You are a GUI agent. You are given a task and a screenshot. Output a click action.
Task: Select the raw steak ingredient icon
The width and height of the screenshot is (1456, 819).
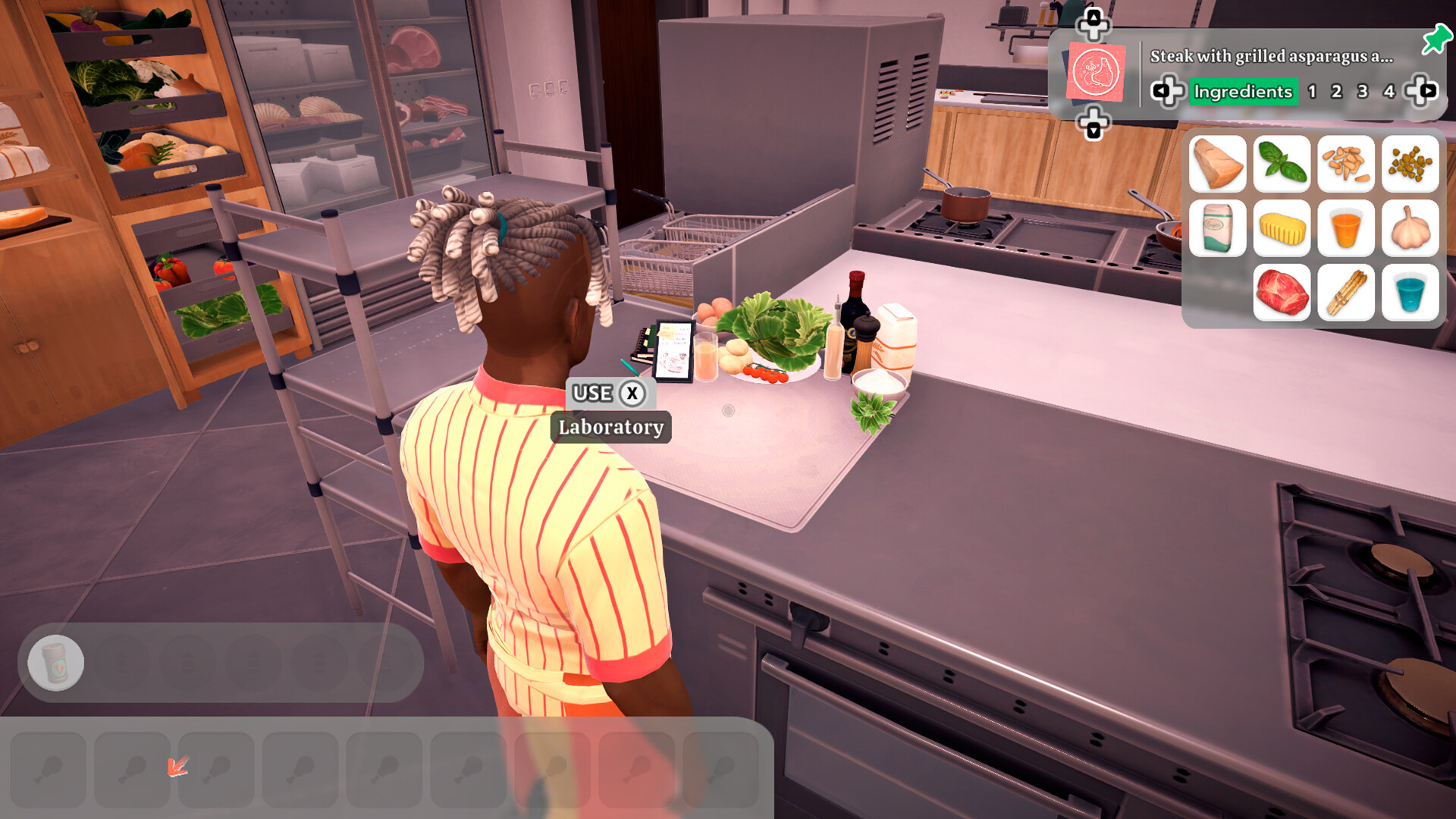click(x=1282, y=293)
